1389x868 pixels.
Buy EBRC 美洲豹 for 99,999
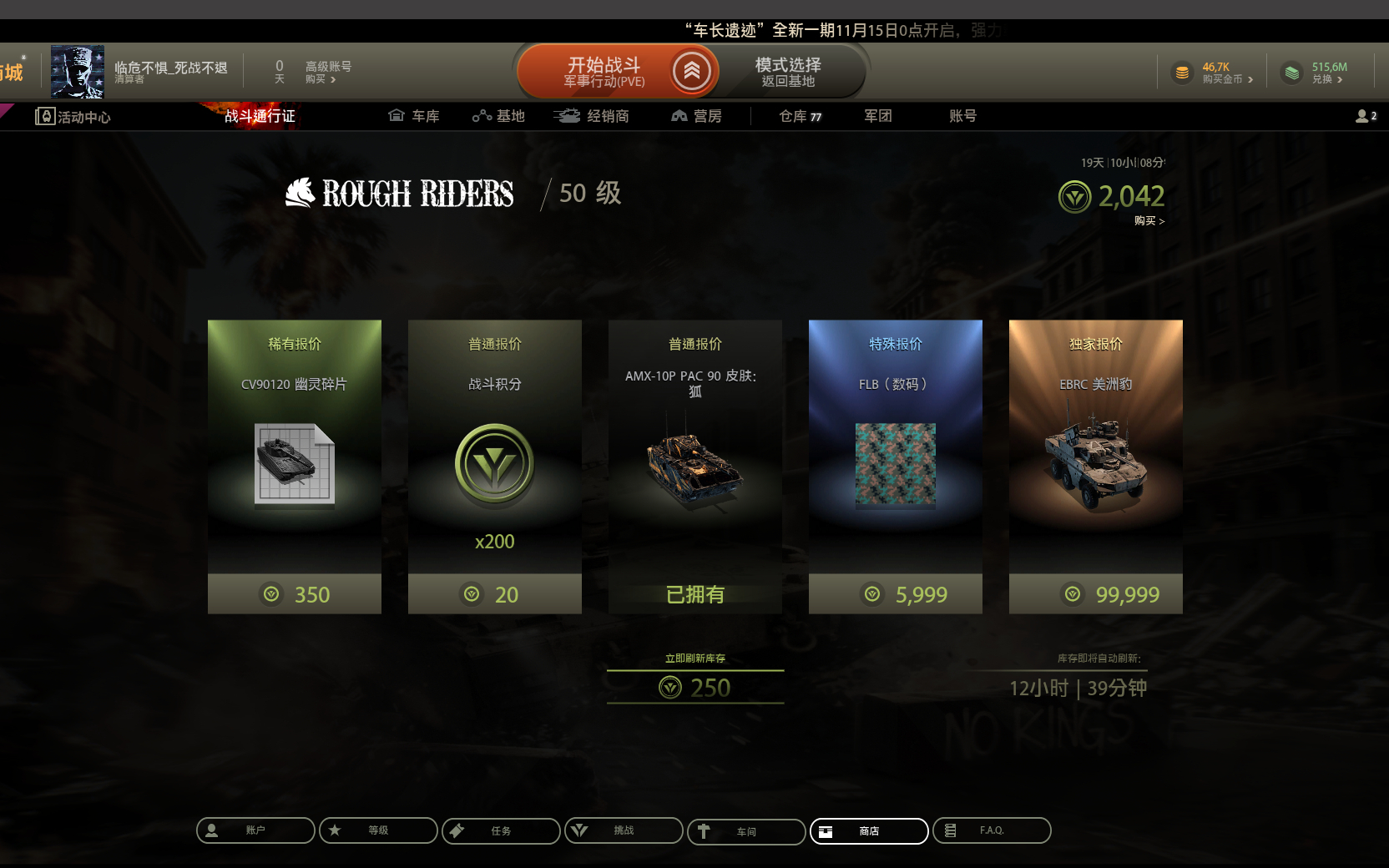pos(1096,594)
